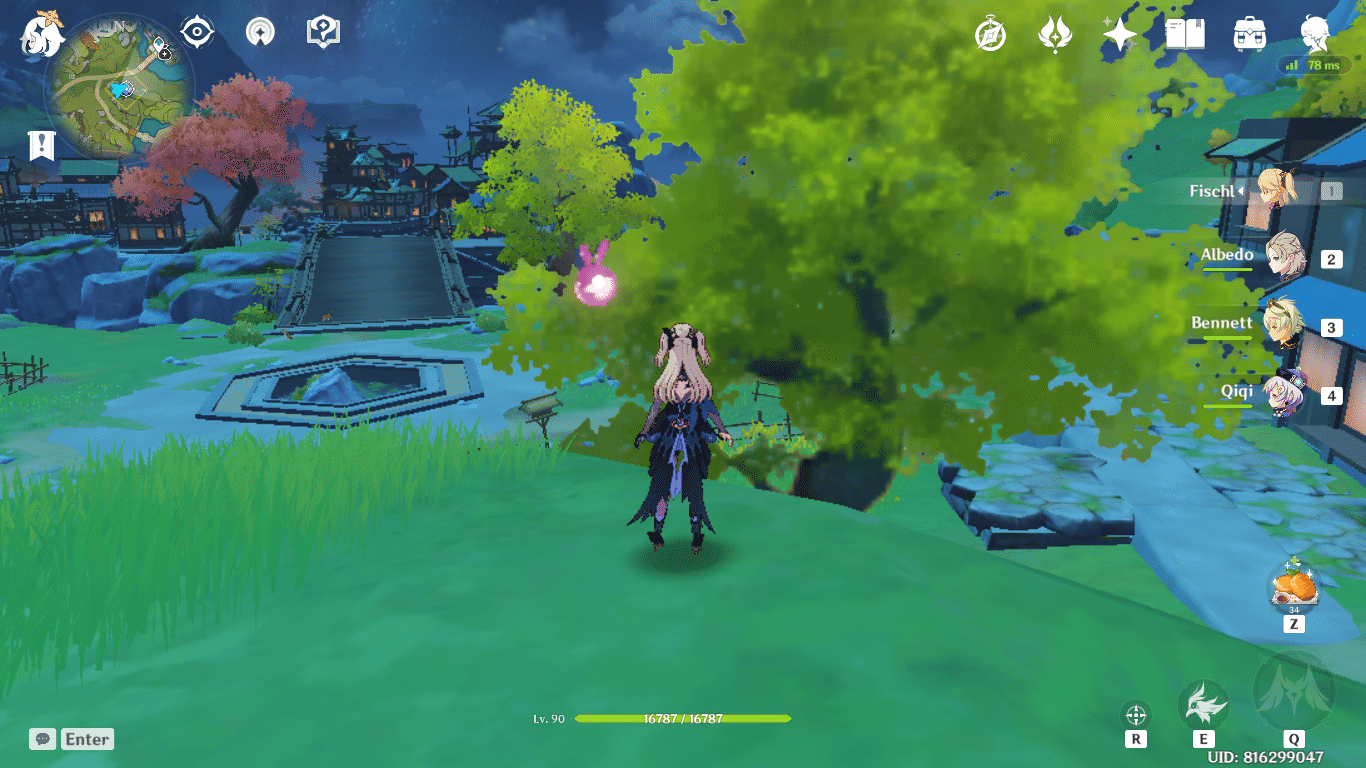Screen dimensions: 1366x768
Task: Open the Wish screen star icon
Action: click(1120, 33)
